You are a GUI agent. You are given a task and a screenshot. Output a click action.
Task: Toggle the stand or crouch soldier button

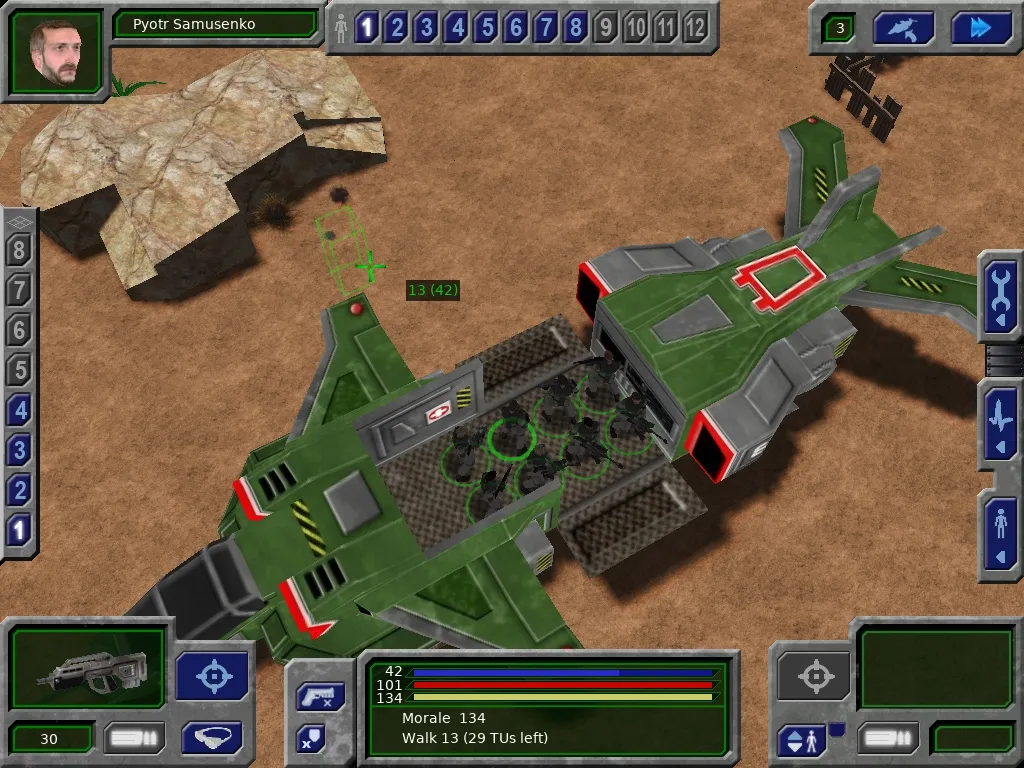pos(802,741)
